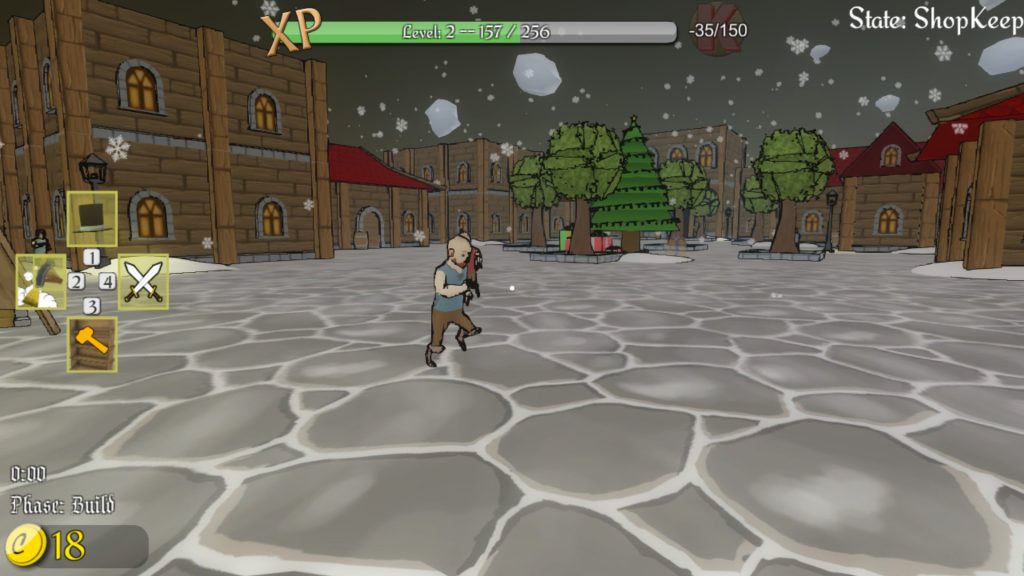Image resolution: width=1024 pixels, height=576 pixels.
Task: Select the top hat shopkeeper slot
Action: [x=92, y=218]
